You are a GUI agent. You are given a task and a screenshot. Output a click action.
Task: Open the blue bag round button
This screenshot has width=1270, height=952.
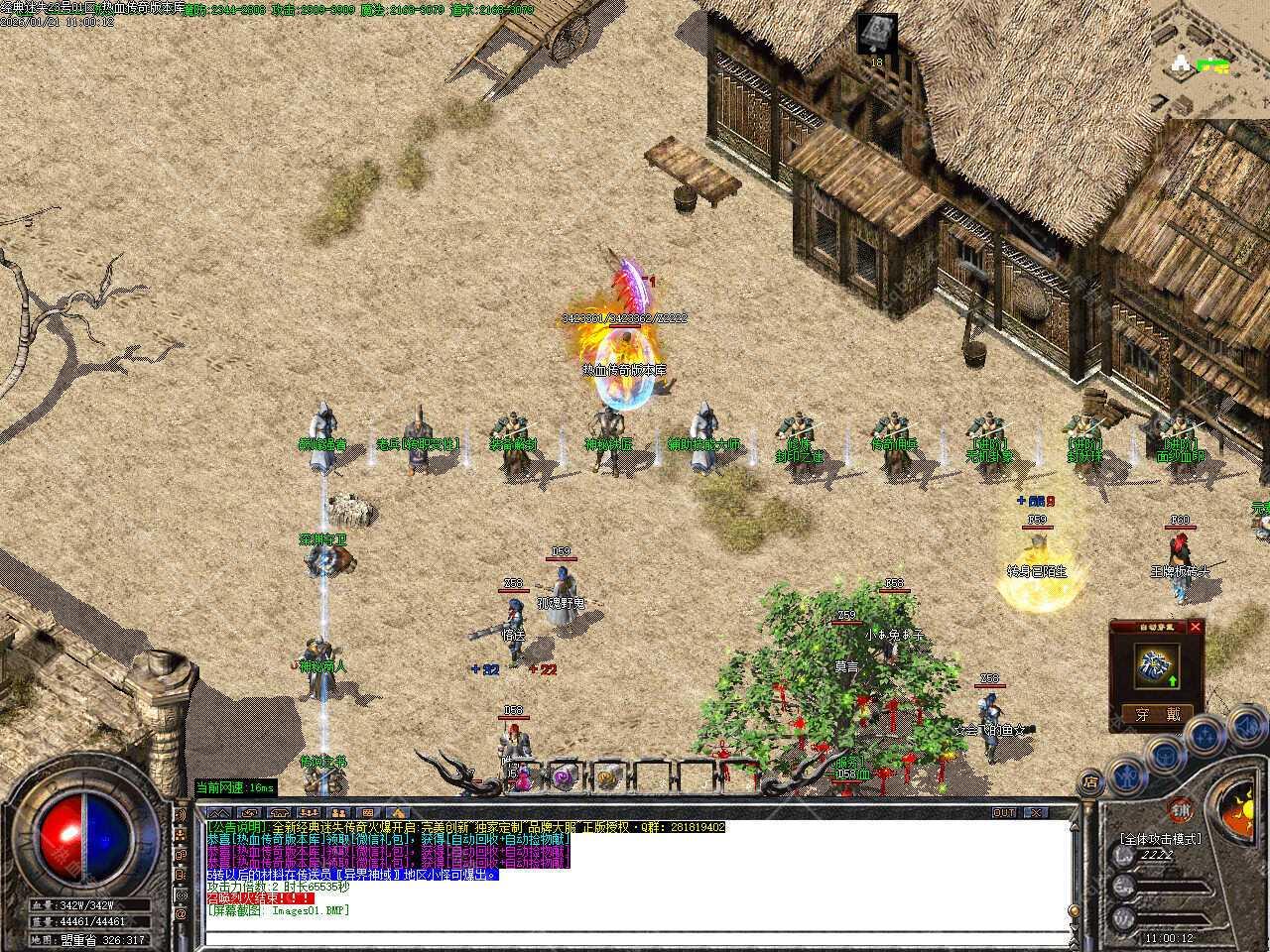pos(1164,756)
